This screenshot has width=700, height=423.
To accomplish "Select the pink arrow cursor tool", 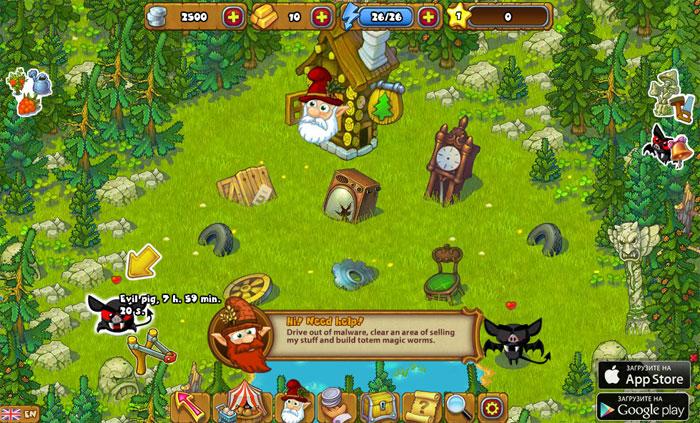I will (189, 406).
